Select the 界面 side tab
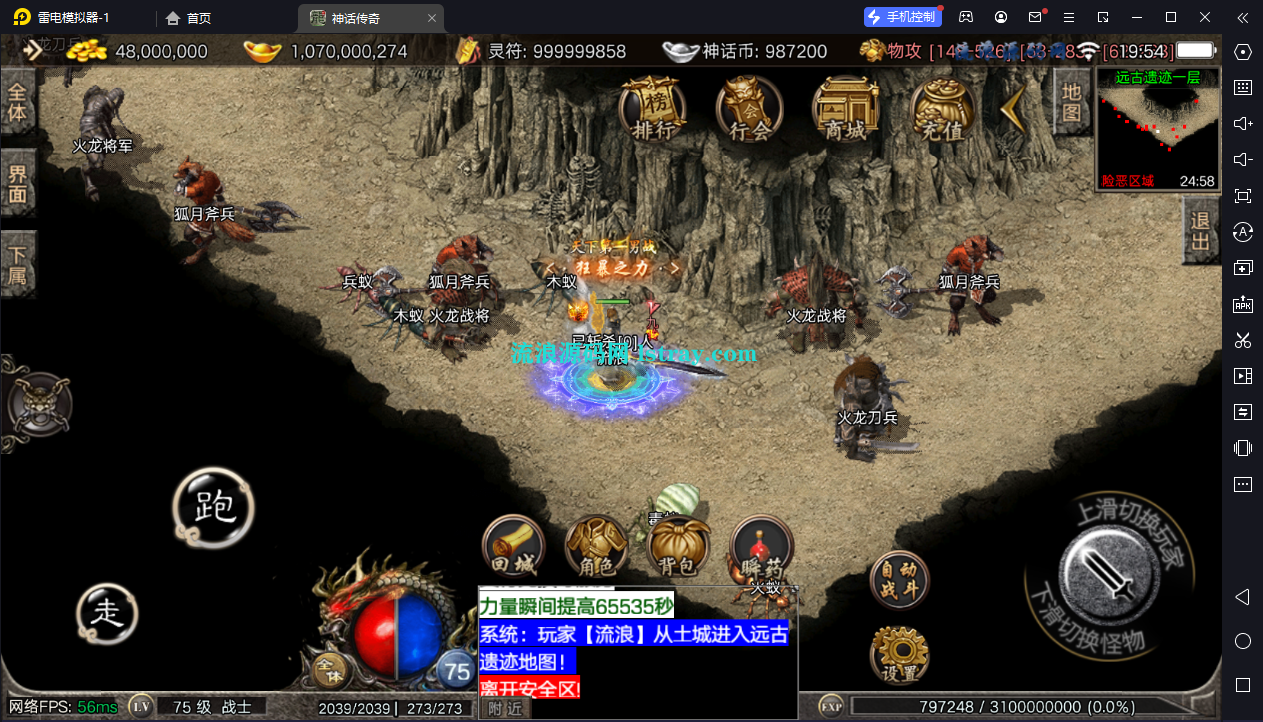 pyautogui.click(x=18, y=183)
